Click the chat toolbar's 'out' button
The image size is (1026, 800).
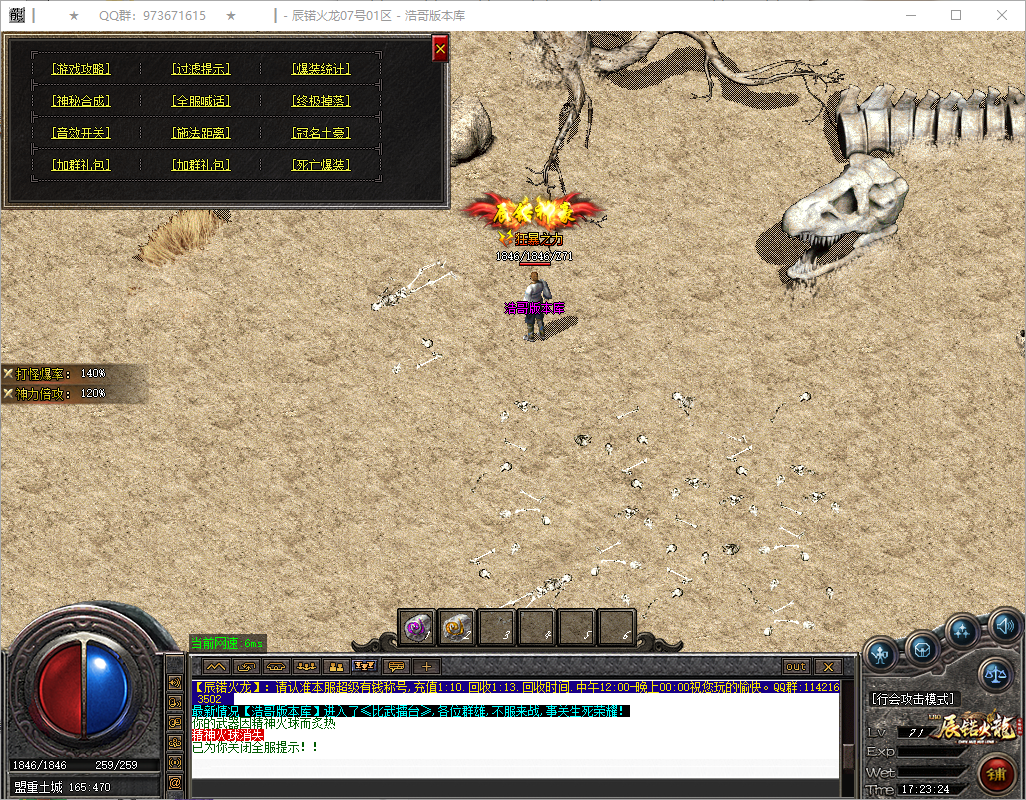[796, 666]
